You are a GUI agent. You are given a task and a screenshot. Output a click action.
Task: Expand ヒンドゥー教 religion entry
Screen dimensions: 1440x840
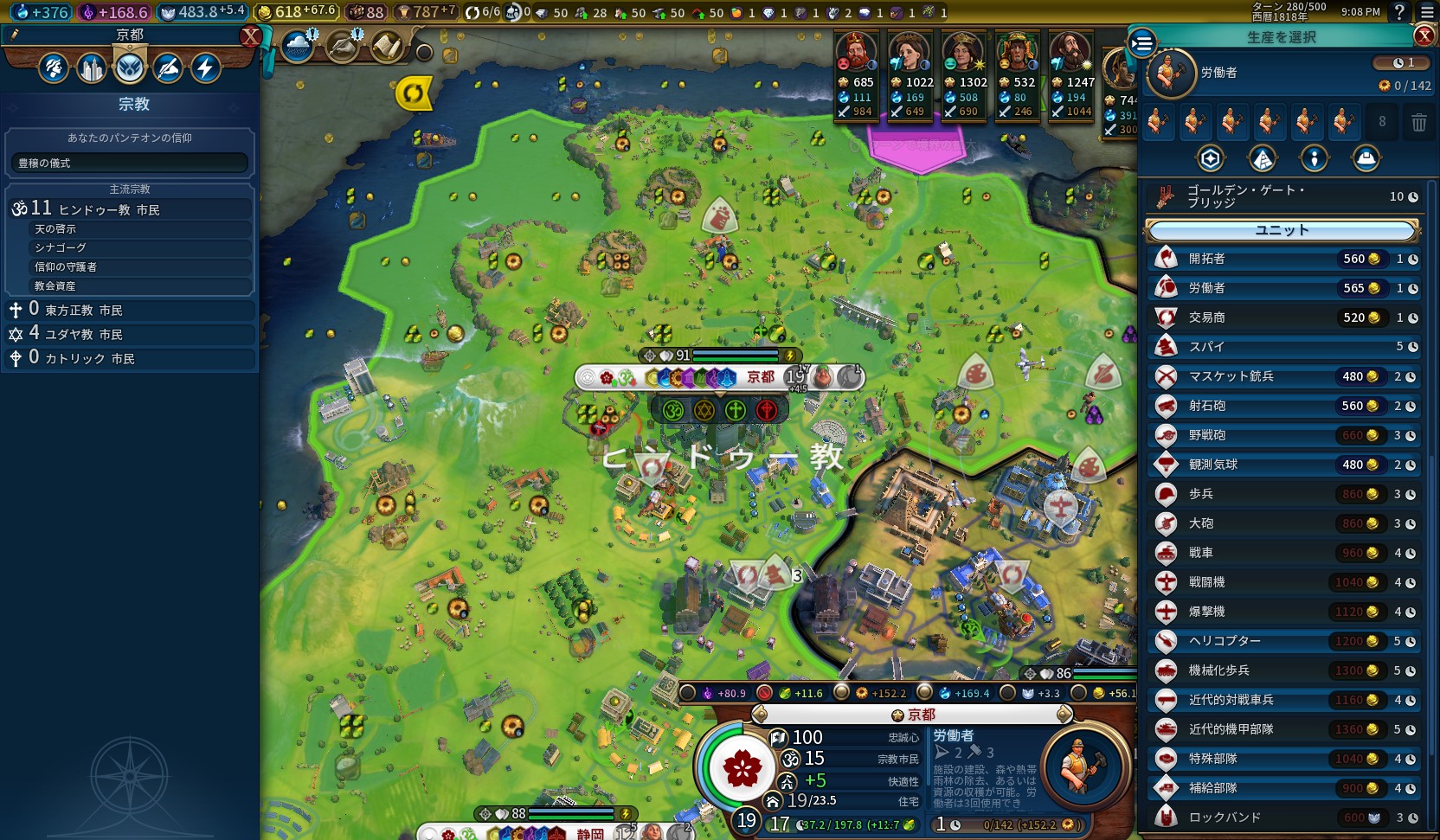click(x=130, y=208)
